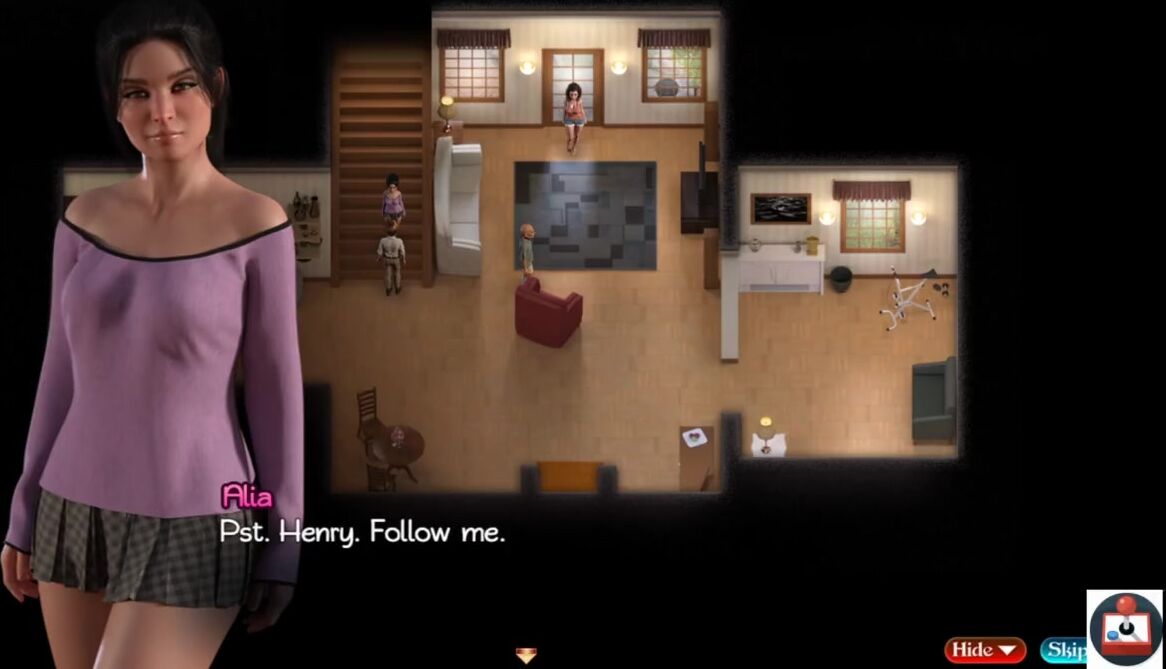
Task: Click the joystick logo overlay icon
Action: [x=1125, y=628]
